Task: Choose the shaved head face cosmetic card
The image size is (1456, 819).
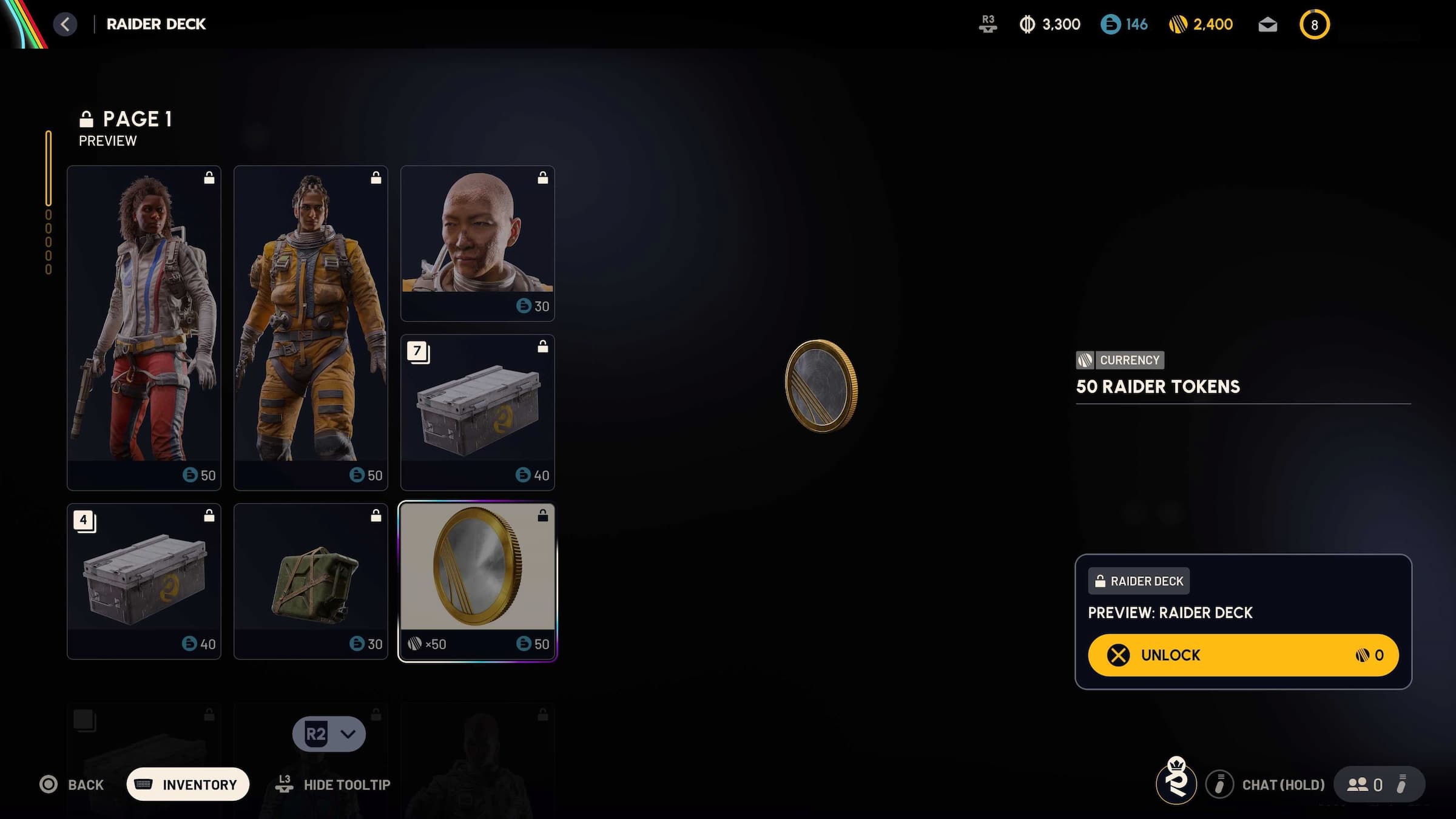Action: [x=477, y=243]
